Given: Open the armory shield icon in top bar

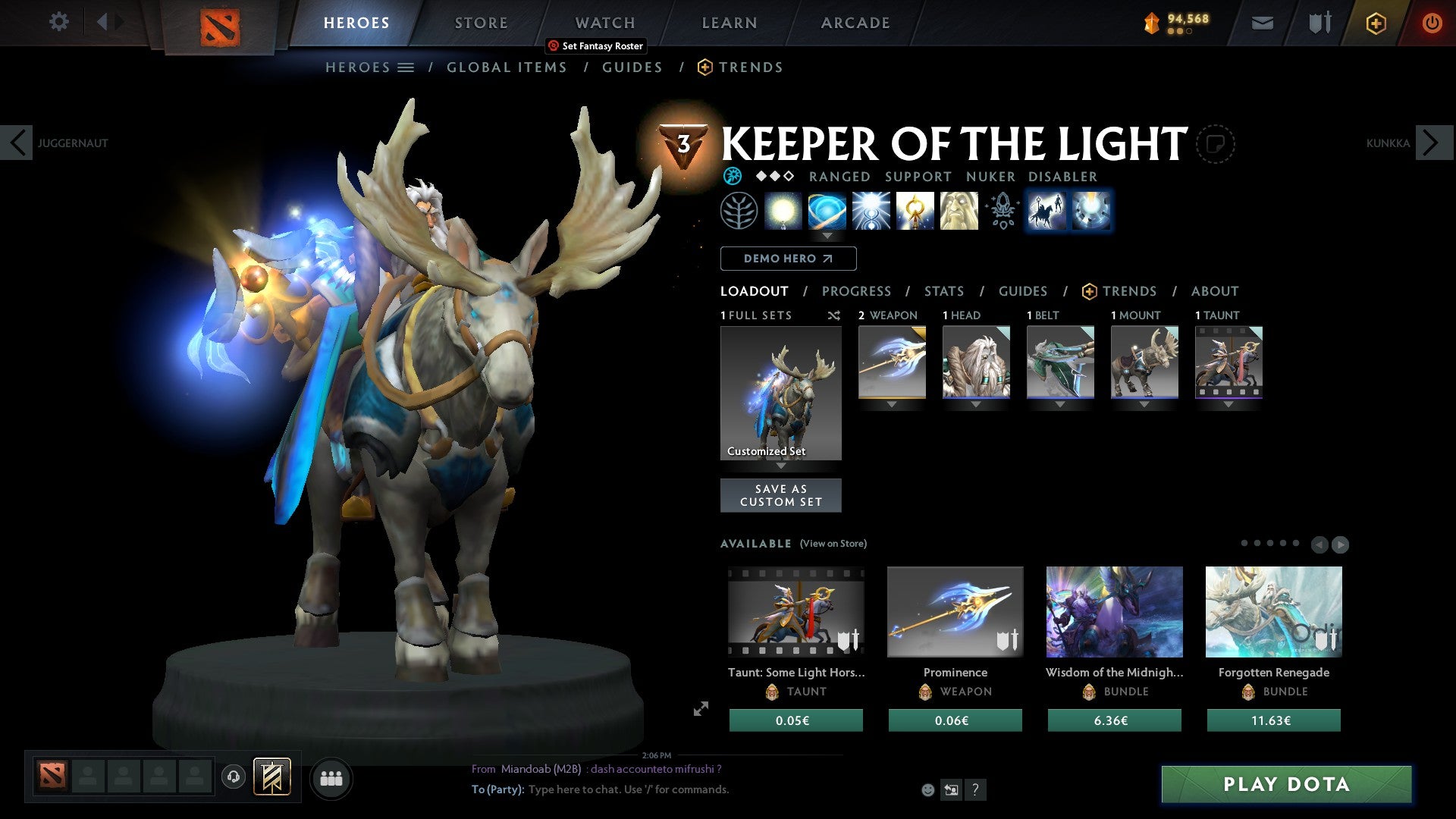Looking at the screenshot, I should [x=1319, y=22].
